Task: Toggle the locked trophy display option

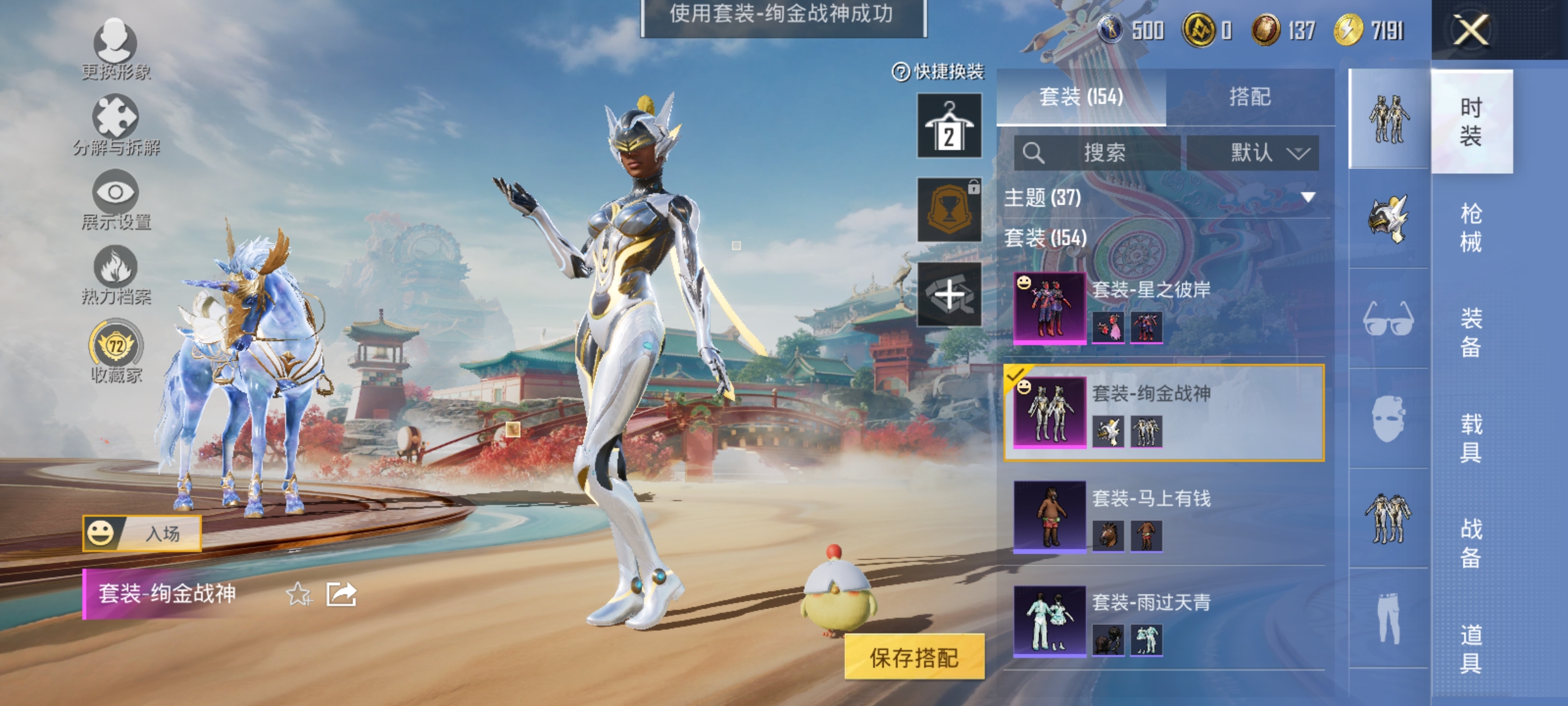Action: 949,210
